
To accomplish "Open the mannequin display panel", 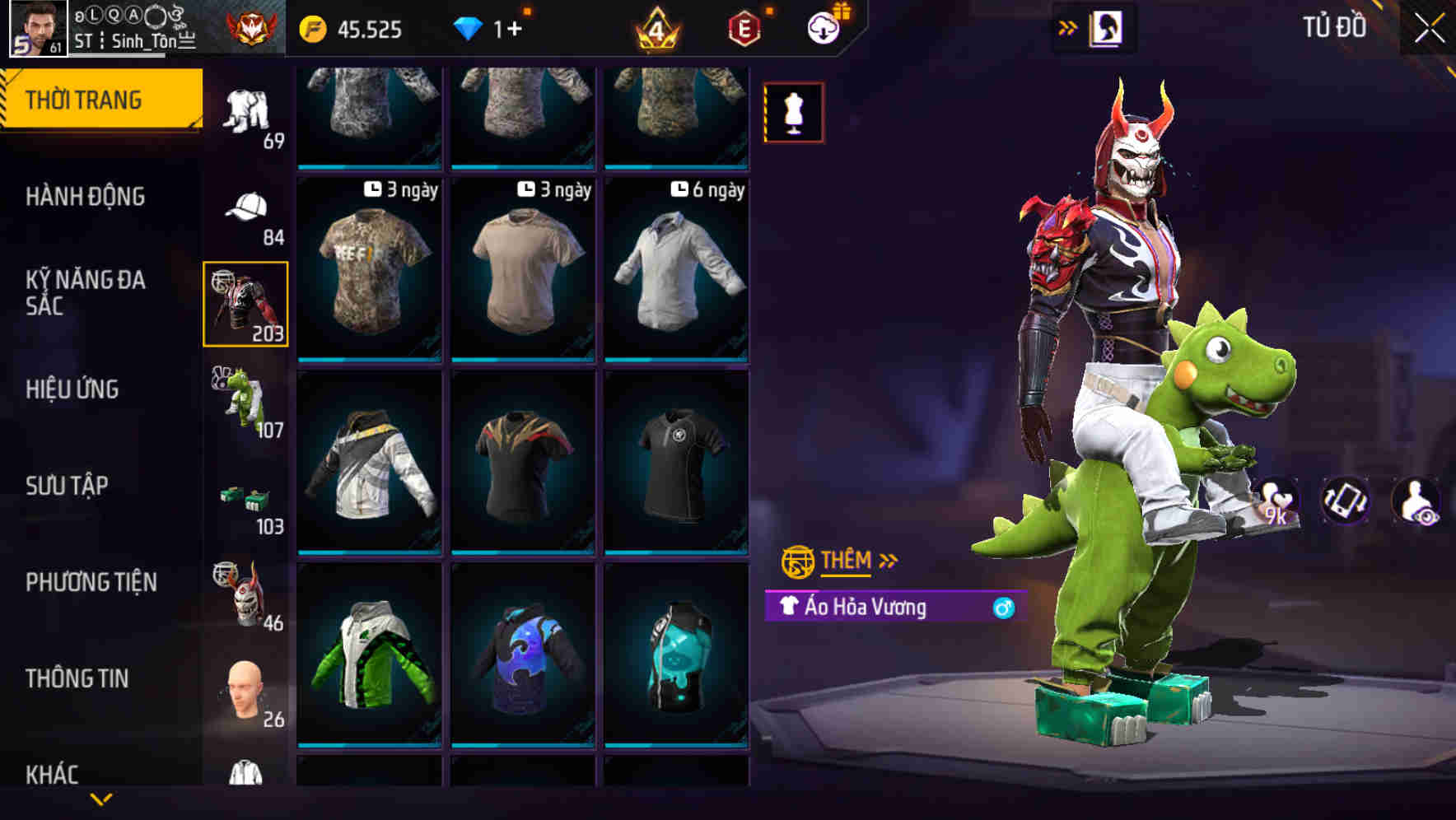I will tap(793, 114).
